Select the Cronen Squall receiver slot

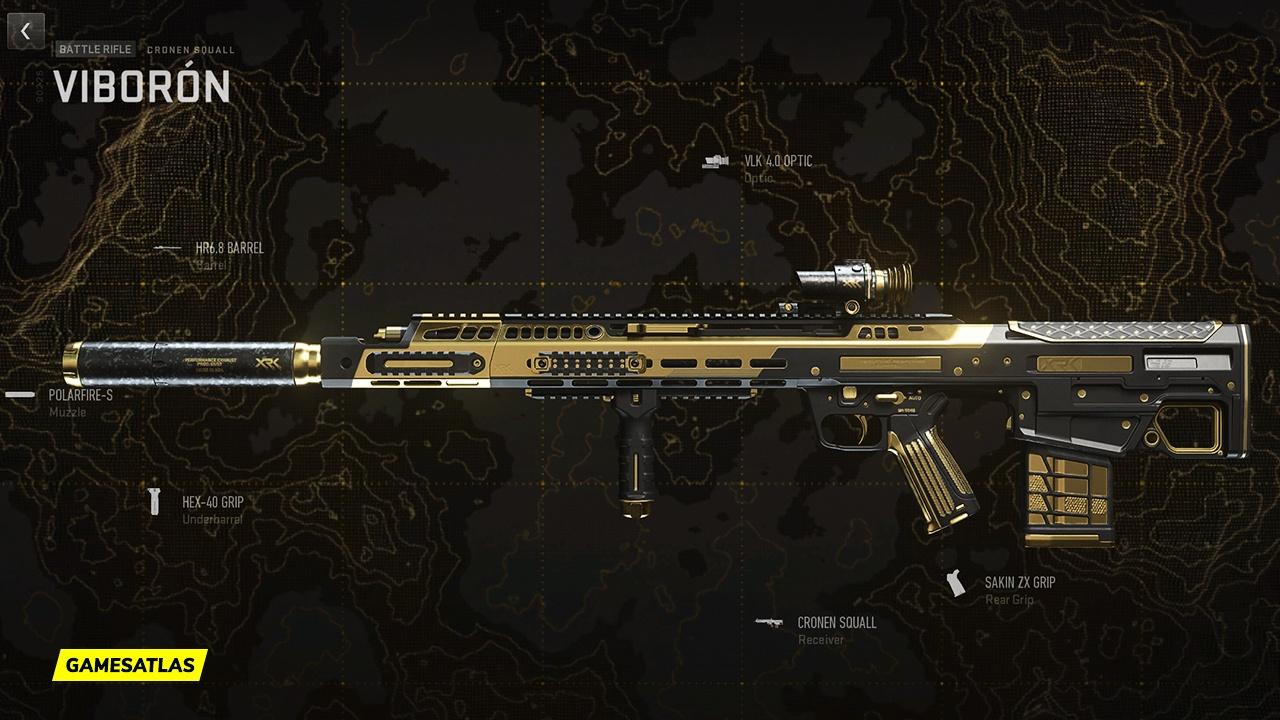(x=836, y=623)
